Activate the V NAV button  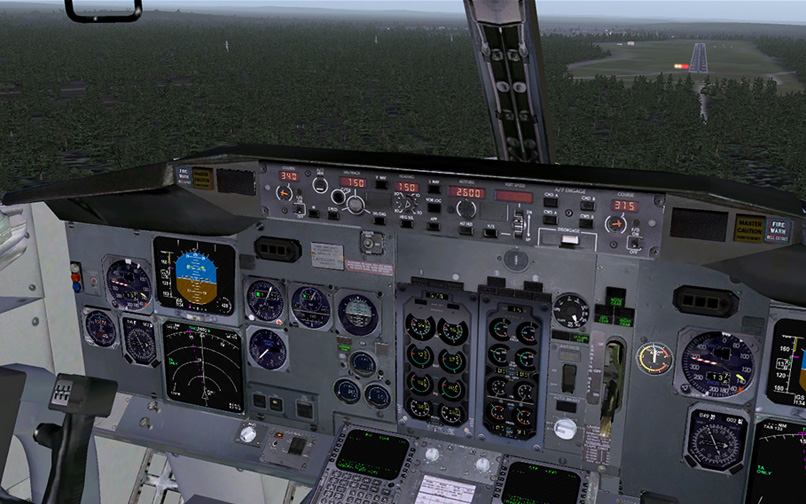click(x=381, y=182)
